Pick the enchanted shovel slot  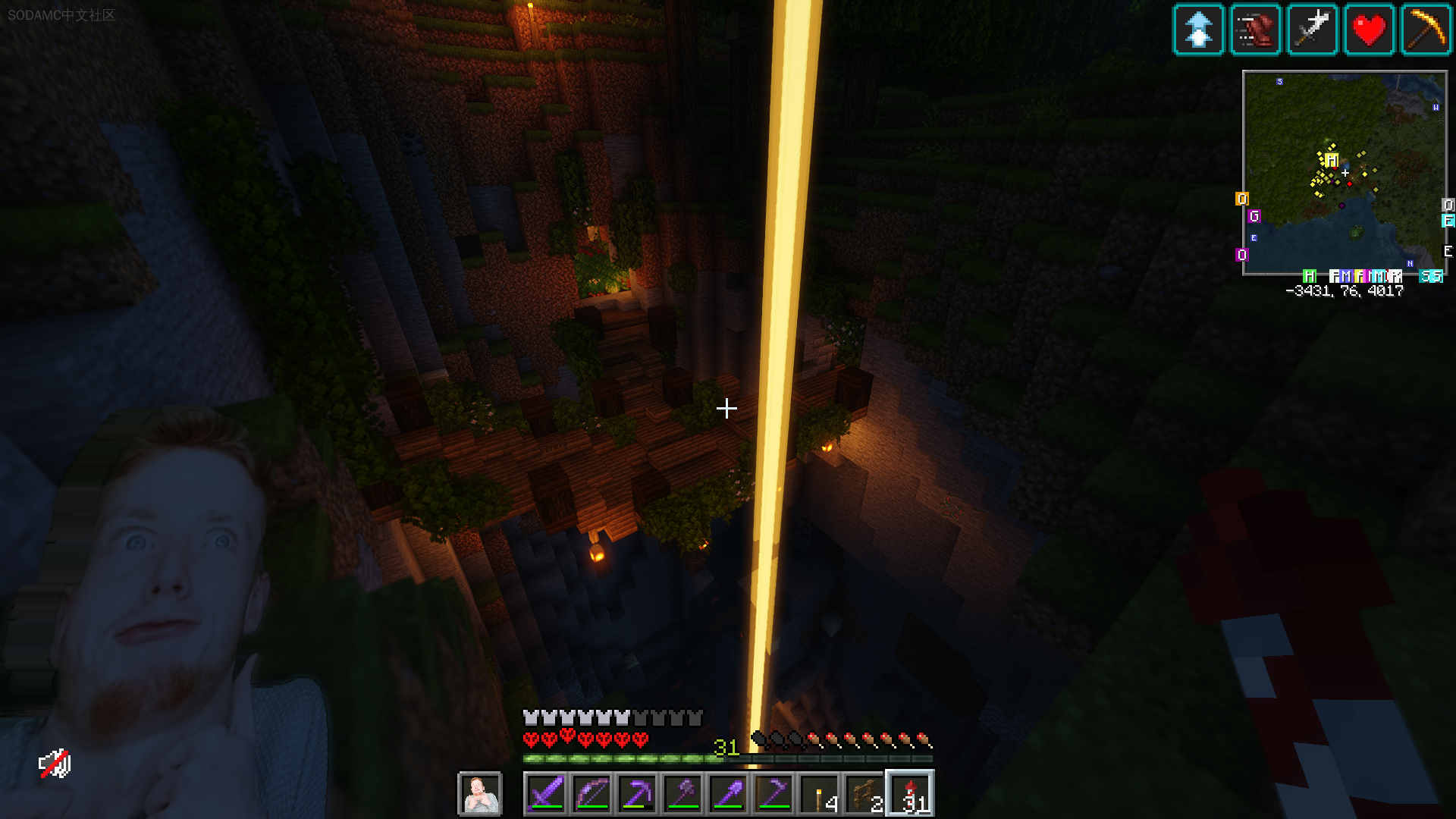coord(728,794)
